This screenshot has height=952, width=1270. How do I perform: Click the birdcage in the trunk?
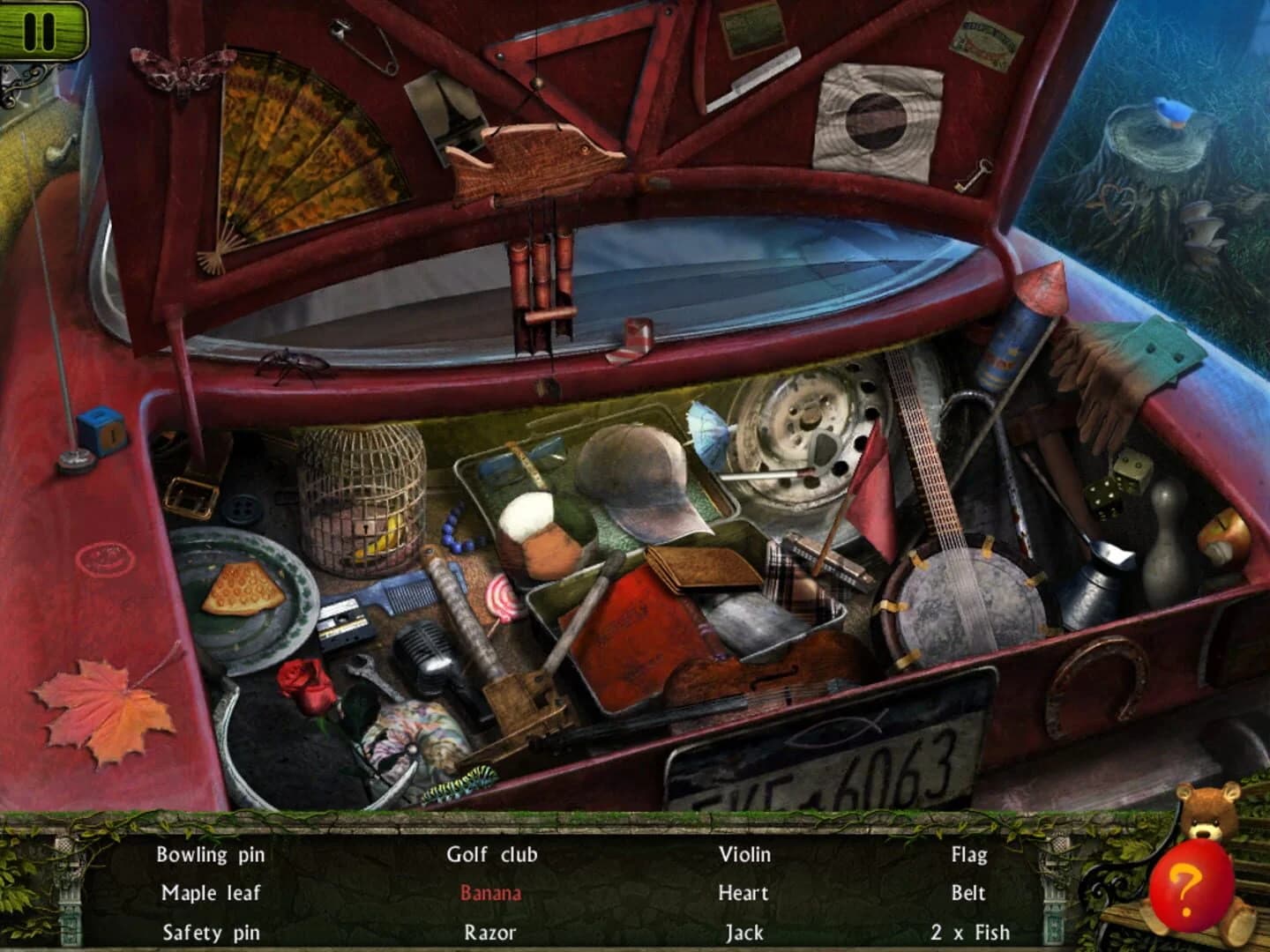click(362, 494)
